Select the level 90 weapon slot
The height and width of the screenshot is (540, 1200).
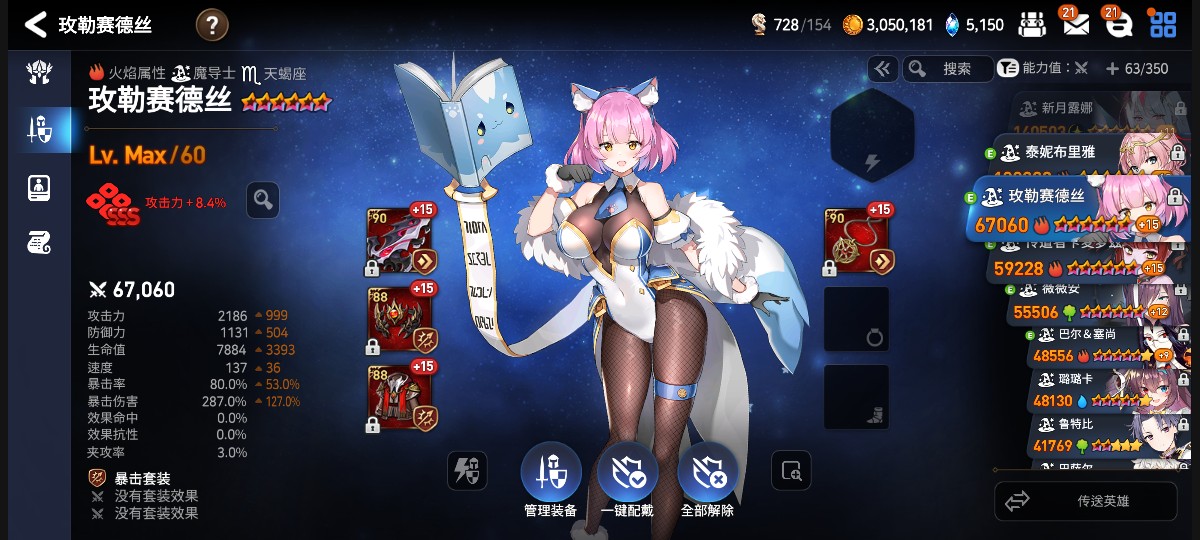(401, 241)
